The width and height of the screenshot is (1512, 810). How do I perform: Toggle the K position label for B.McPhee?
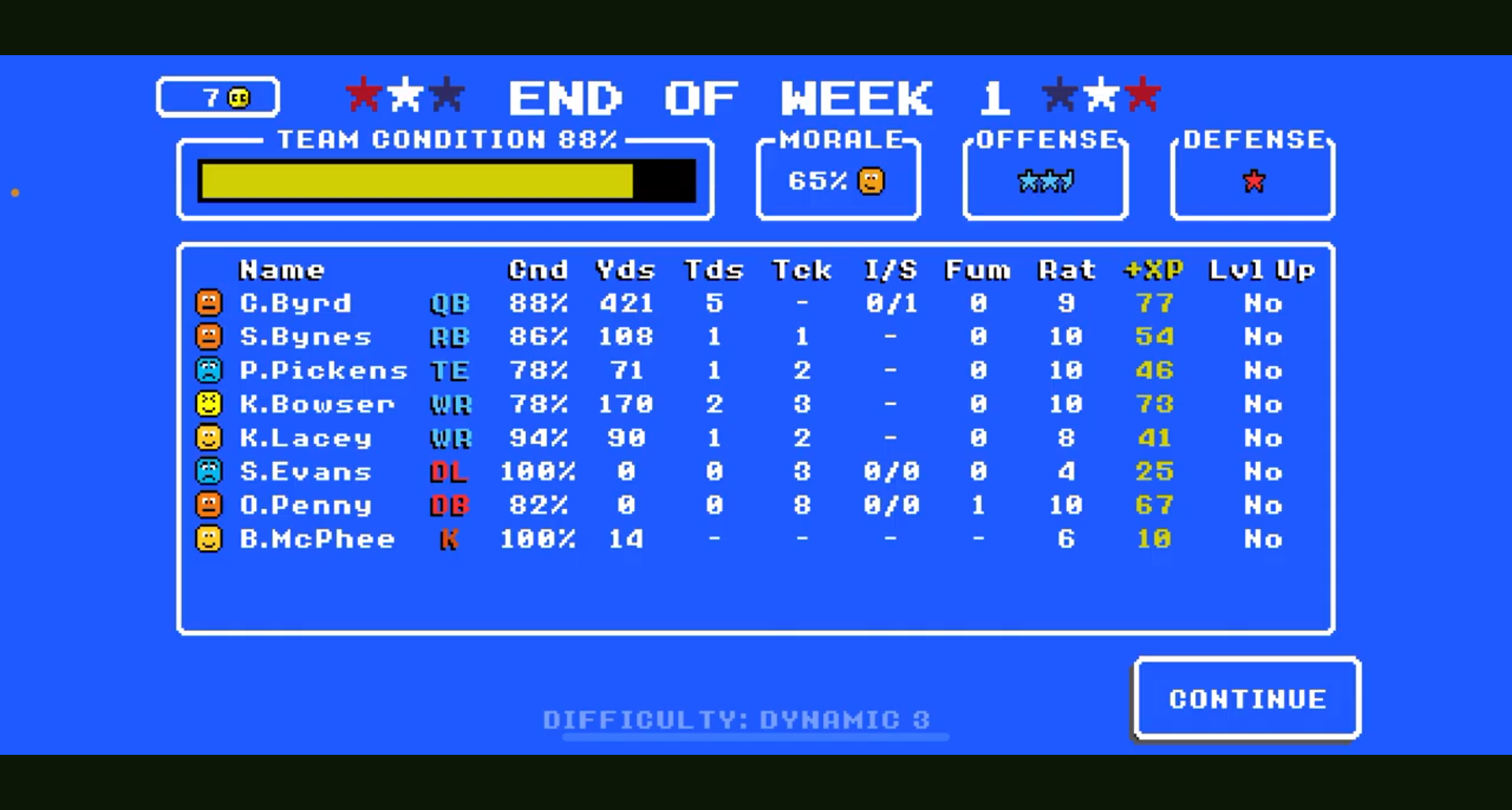[450, 539]
